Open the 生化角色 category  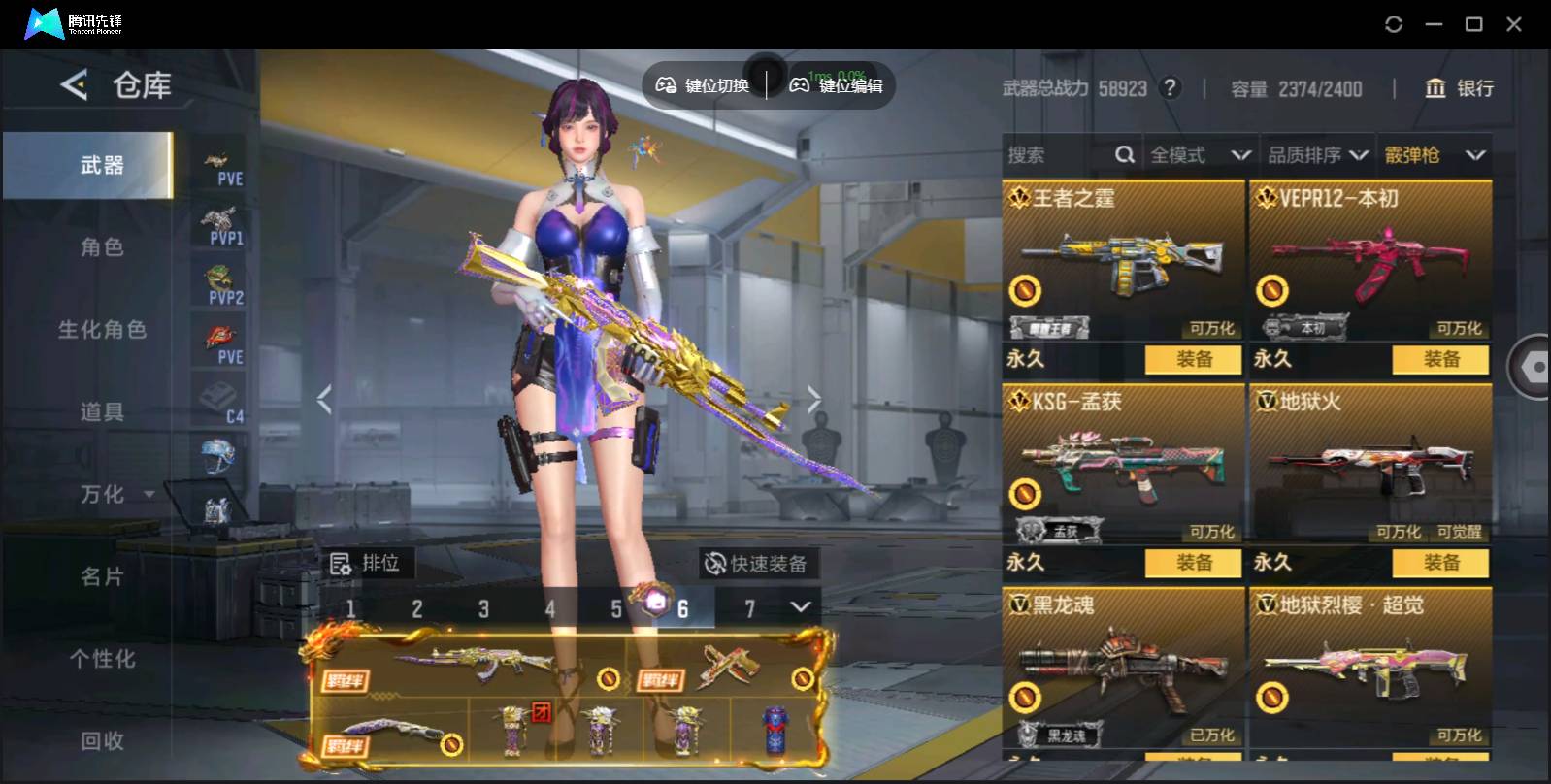[102, 330]
